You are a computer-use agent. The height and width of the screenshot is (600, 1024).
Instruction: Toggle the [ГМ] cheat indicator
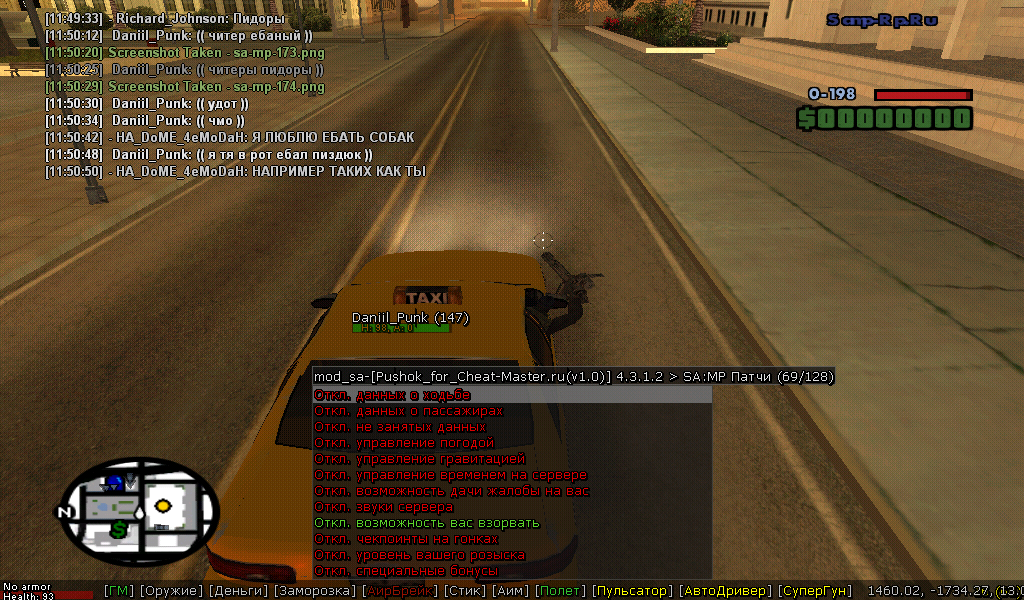118,592
